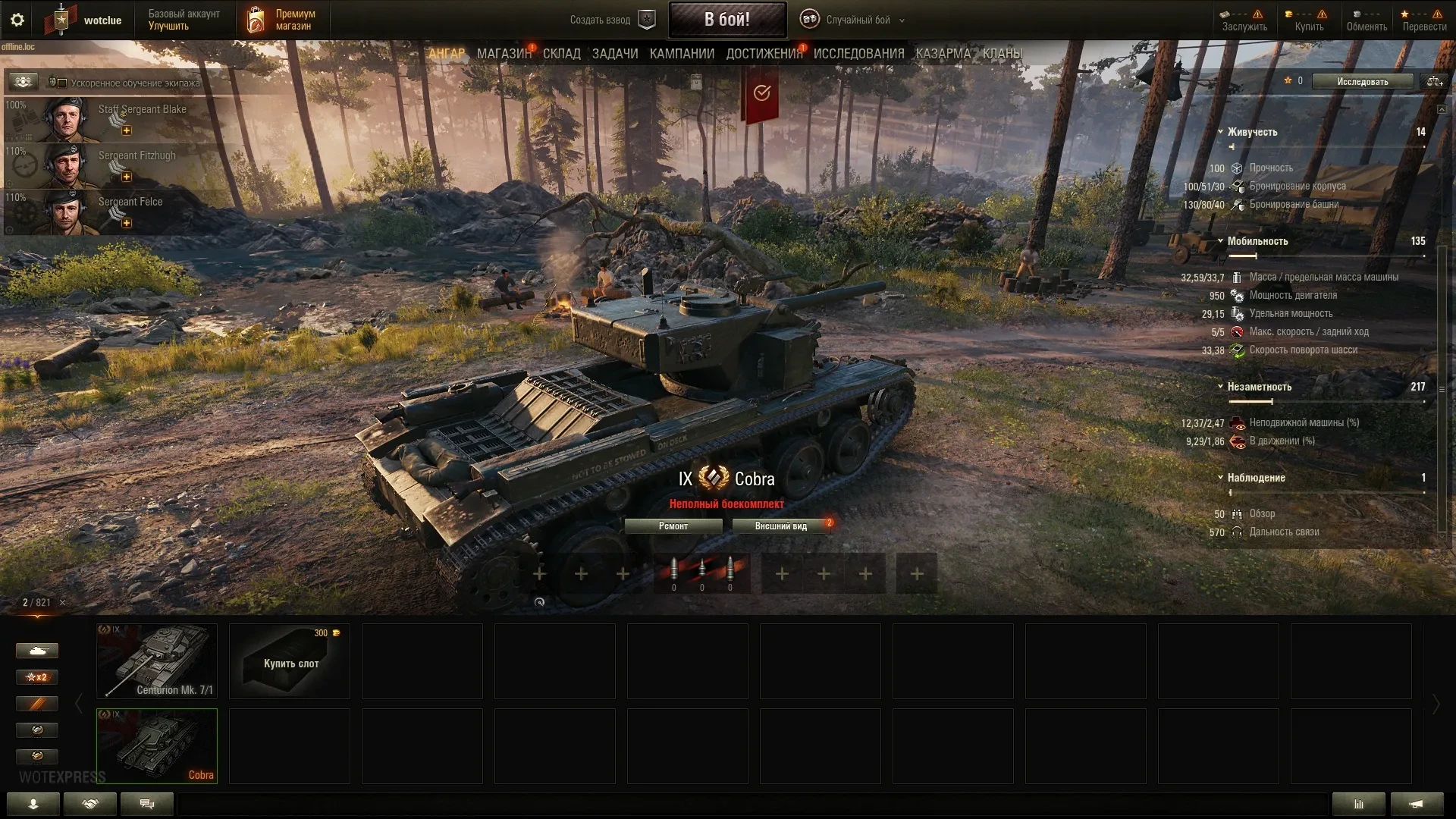This screenshot has height=819, width=1456.
Task: Open the ЗАДАЧИ tab
Action: [x=614, y=54]
